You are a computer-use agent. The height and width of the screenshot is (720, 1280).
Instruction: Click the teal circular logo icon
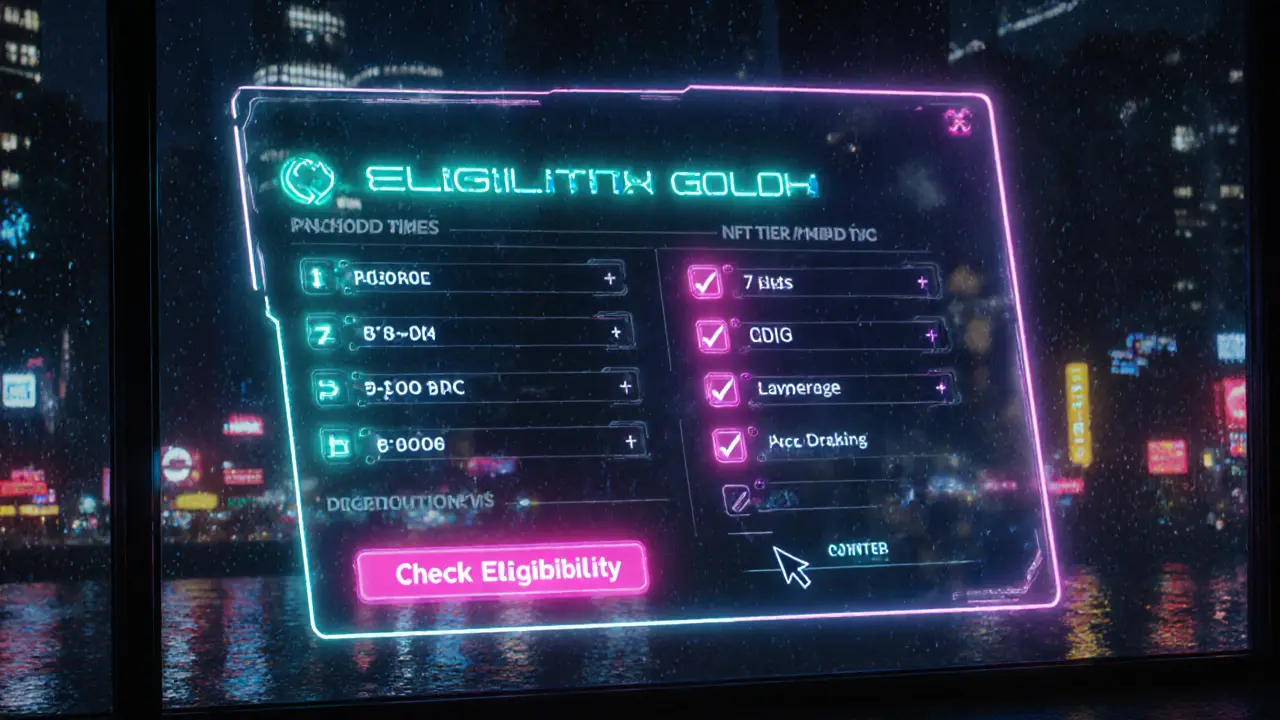pyautogui.click(x=298, y=178)
